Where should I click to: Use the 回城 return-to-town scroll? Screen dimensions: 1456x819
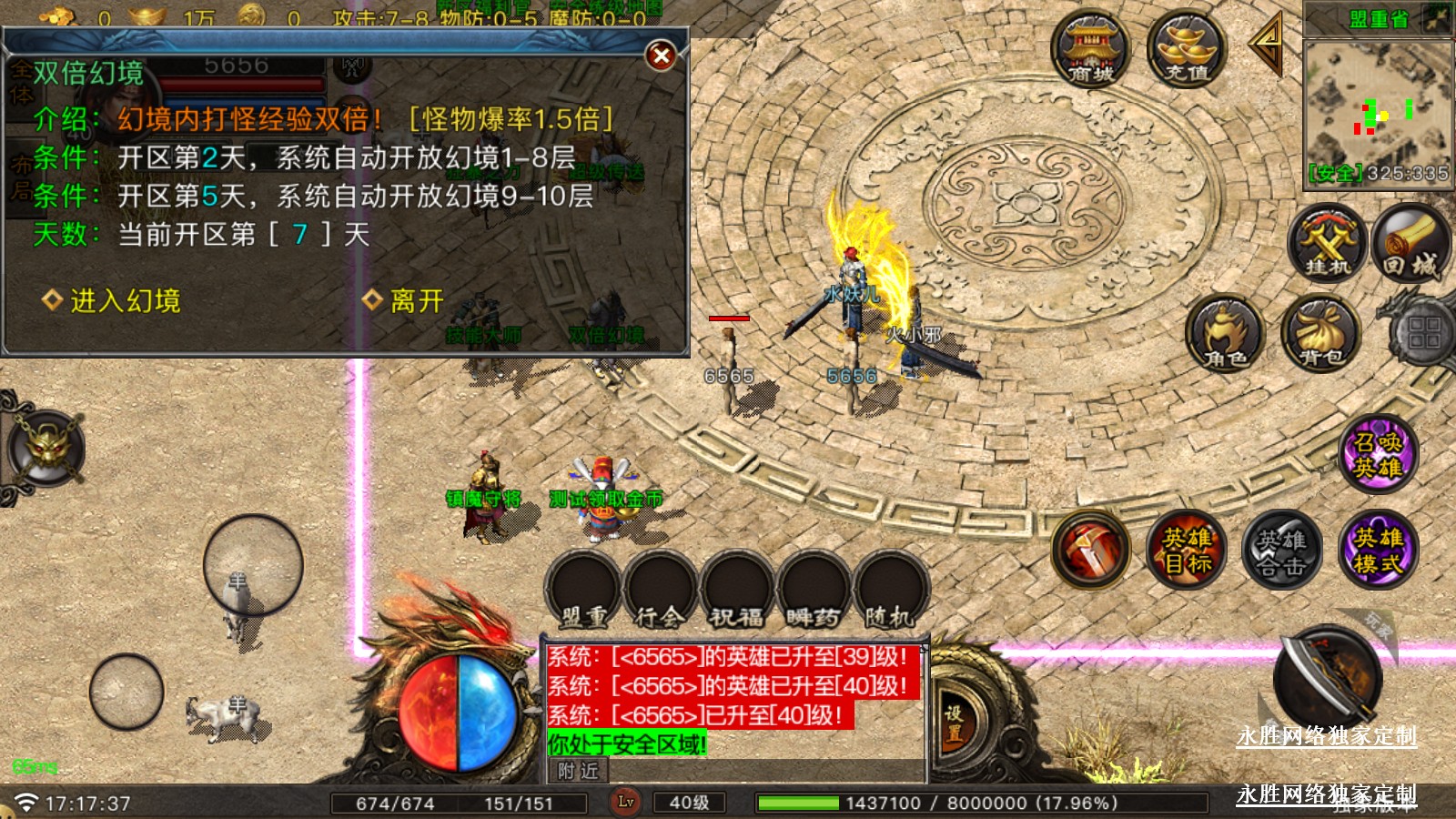click(1410, 243)
